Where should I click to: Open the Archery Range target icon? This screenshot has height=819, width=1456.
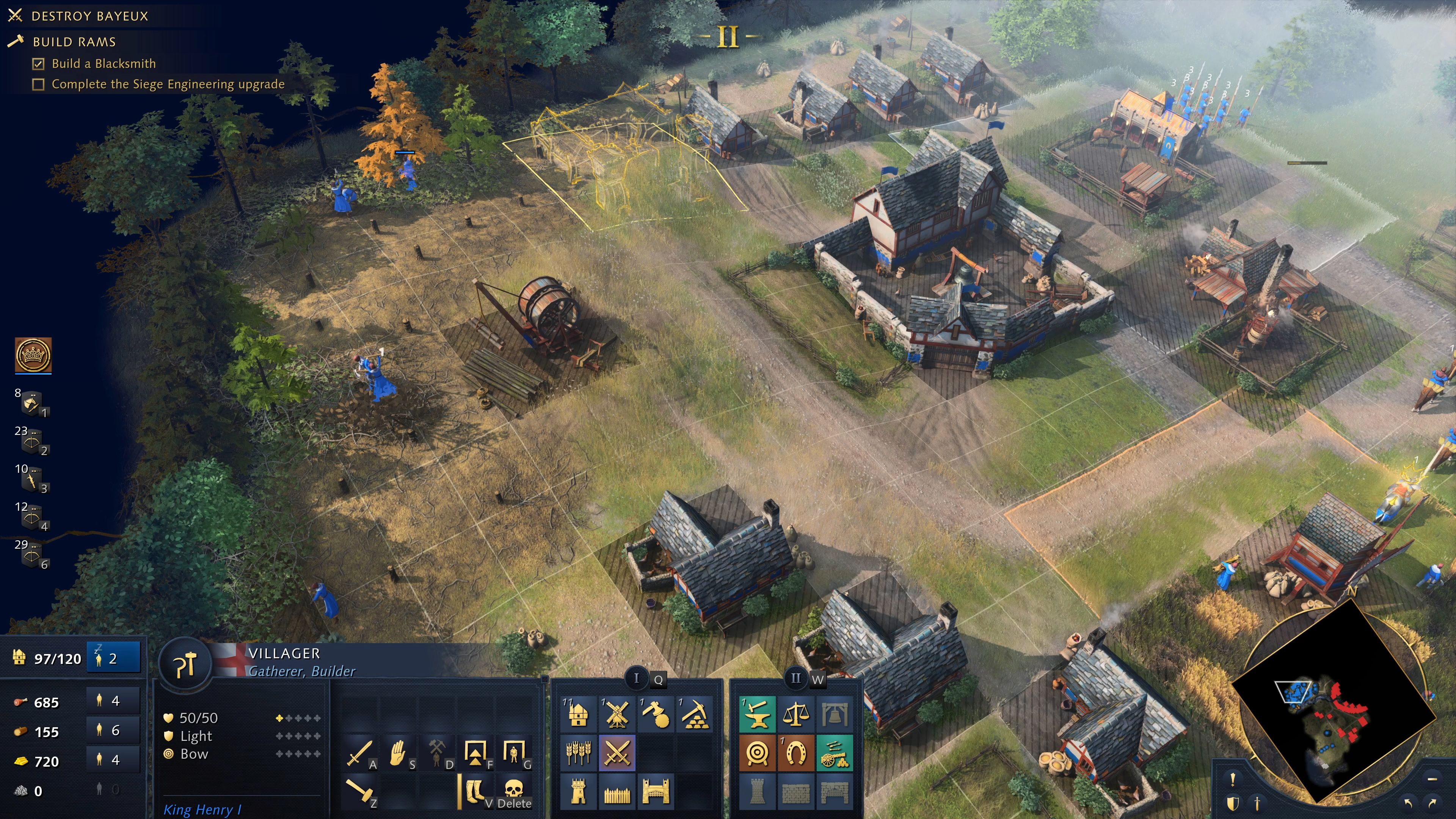coord(758,753)
